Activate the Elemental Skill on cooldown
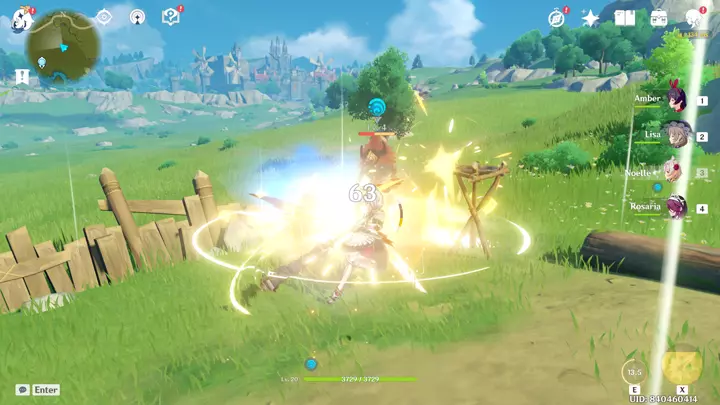Image resolution: width=720 pixels, height=405 pixels. [634, 370]
